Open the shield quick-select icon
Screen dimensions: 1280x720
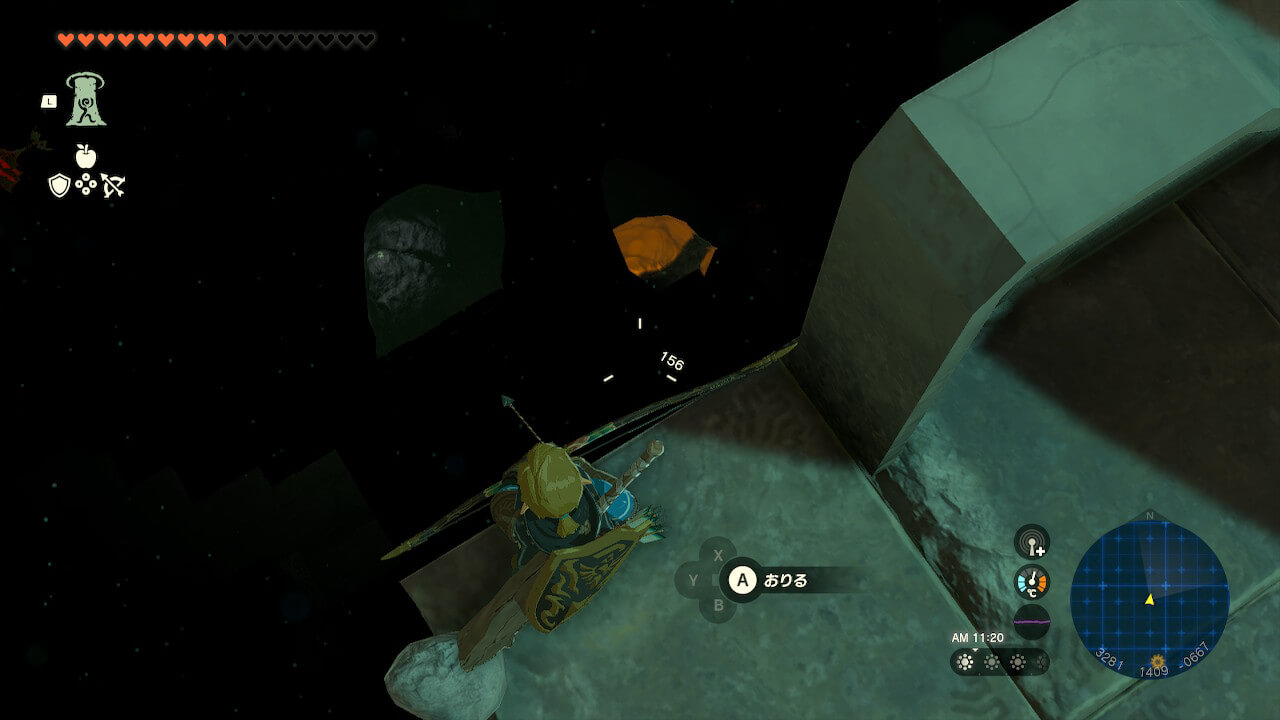pyautogui.click(x=59, y=185)
